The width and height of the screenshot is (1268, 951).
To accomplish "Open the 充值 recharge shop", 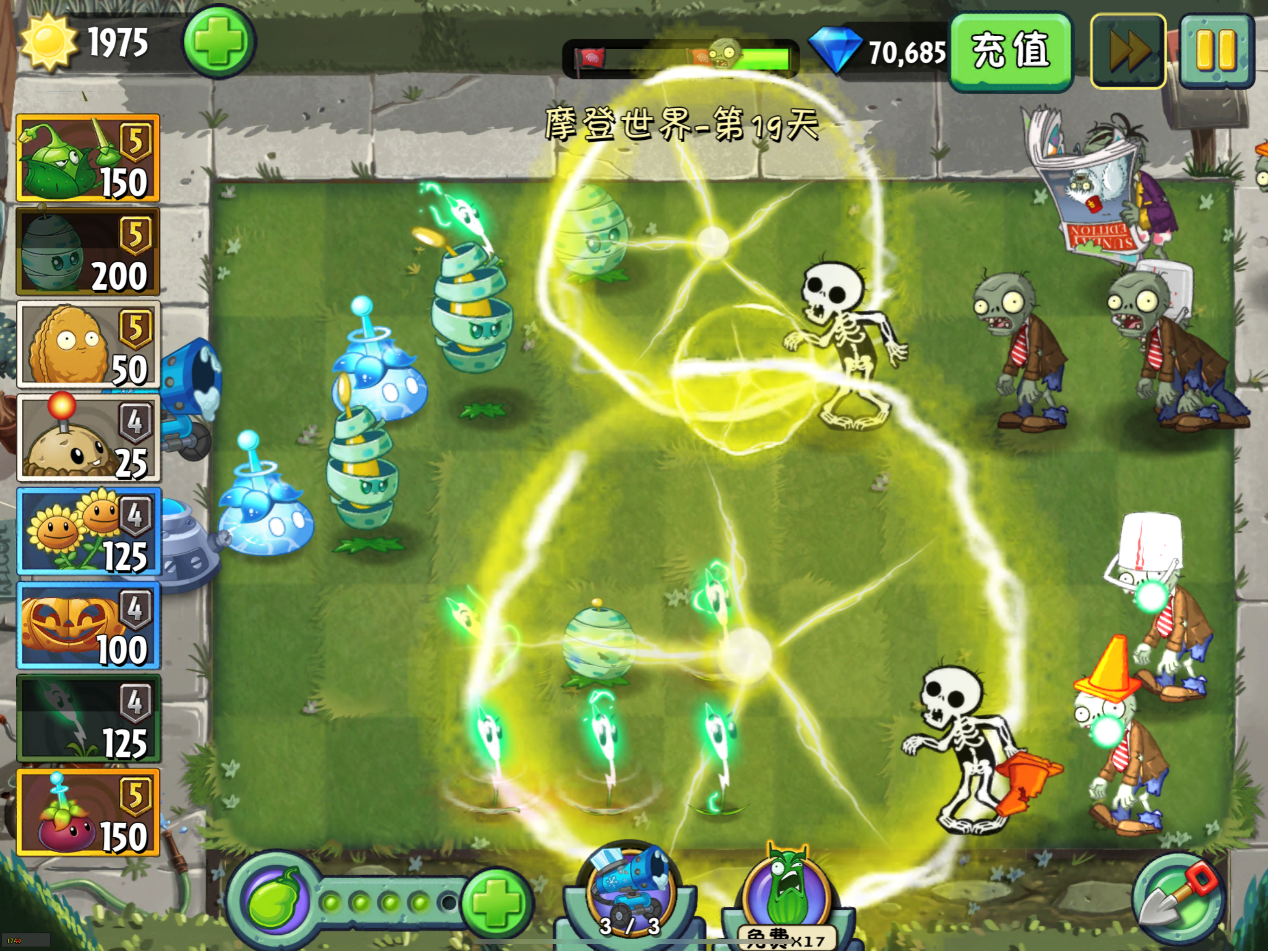I will pyautogui.click(x=1010, y=51).
